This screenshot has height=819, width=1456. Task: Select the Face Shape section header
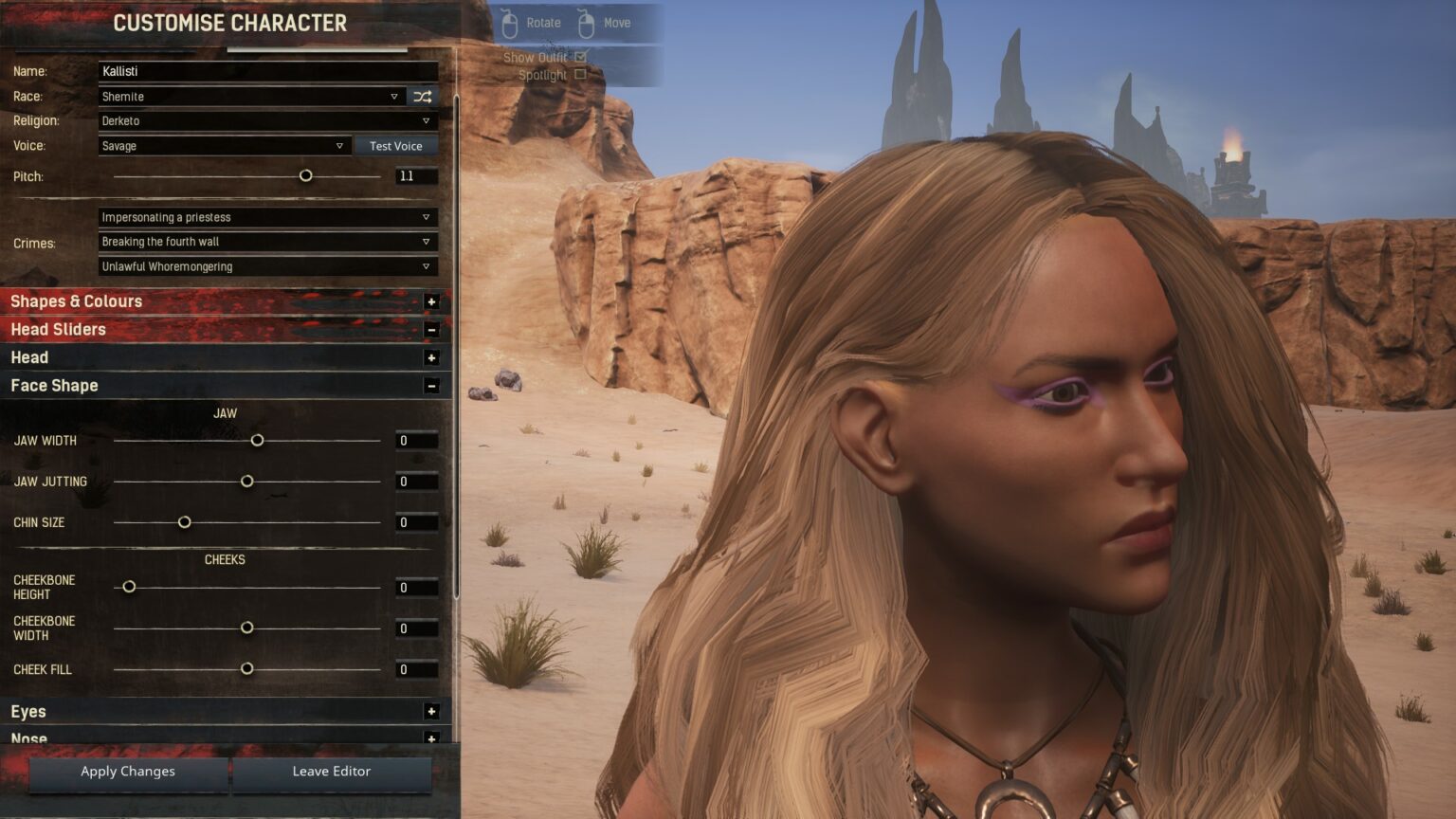[x=54, y=386]
